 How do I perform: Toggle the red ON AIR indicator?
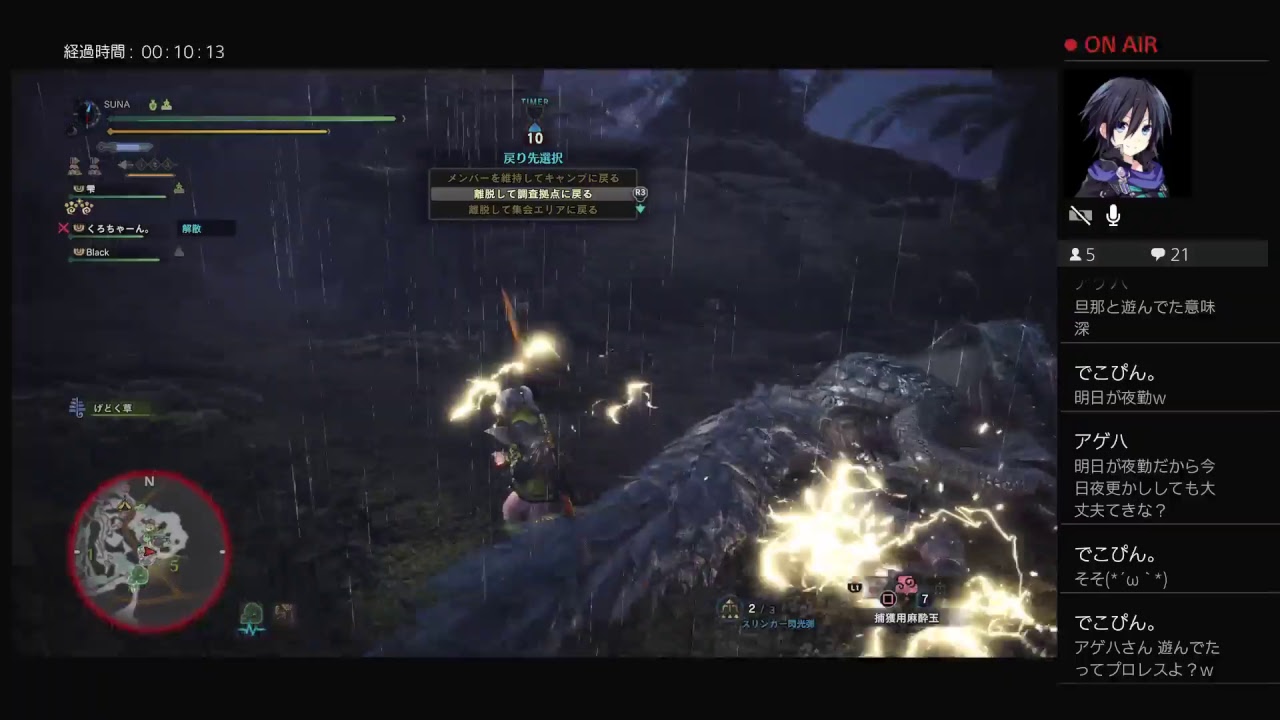[x=1111, y=44]
